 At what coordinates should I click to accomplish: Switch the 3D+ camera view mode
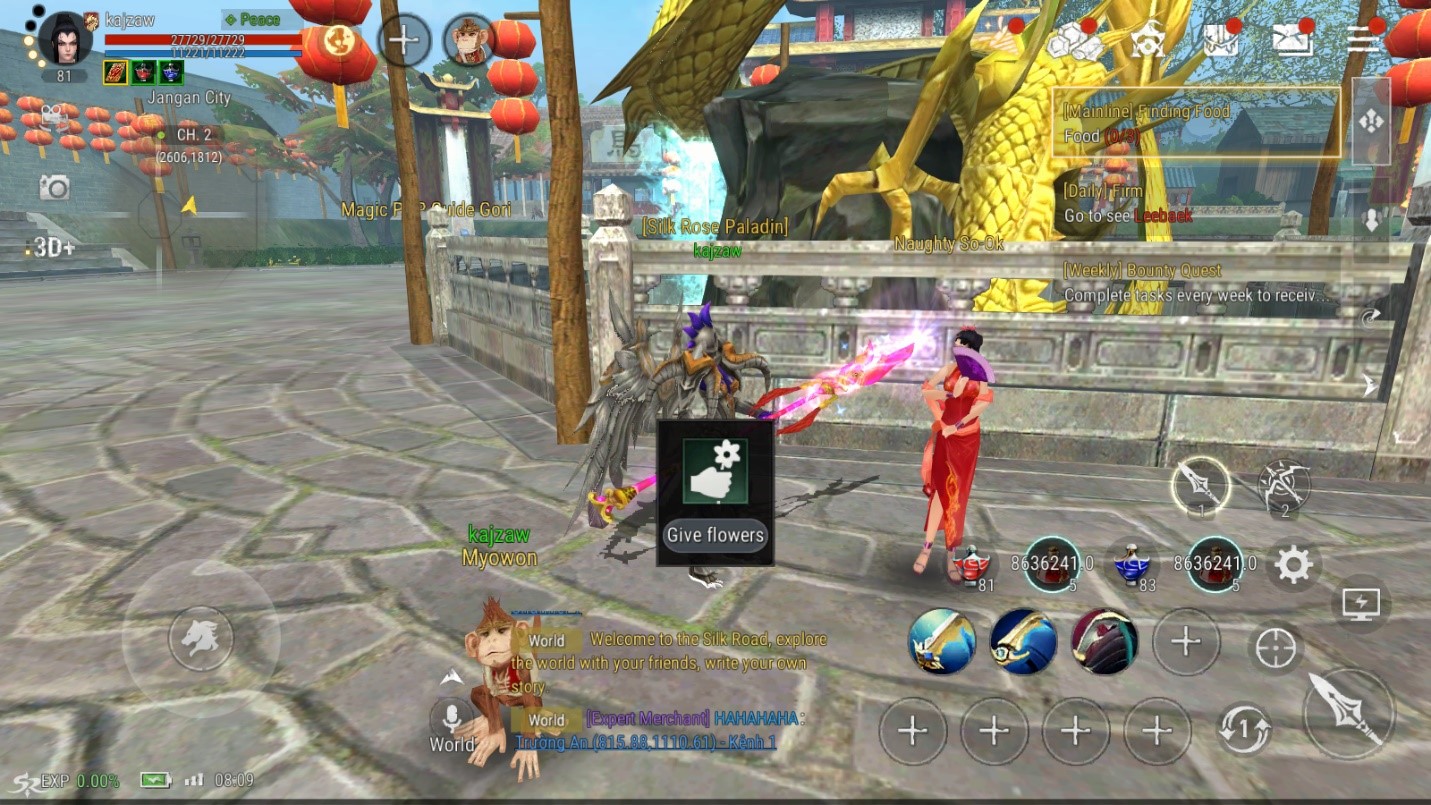(54, 248)
